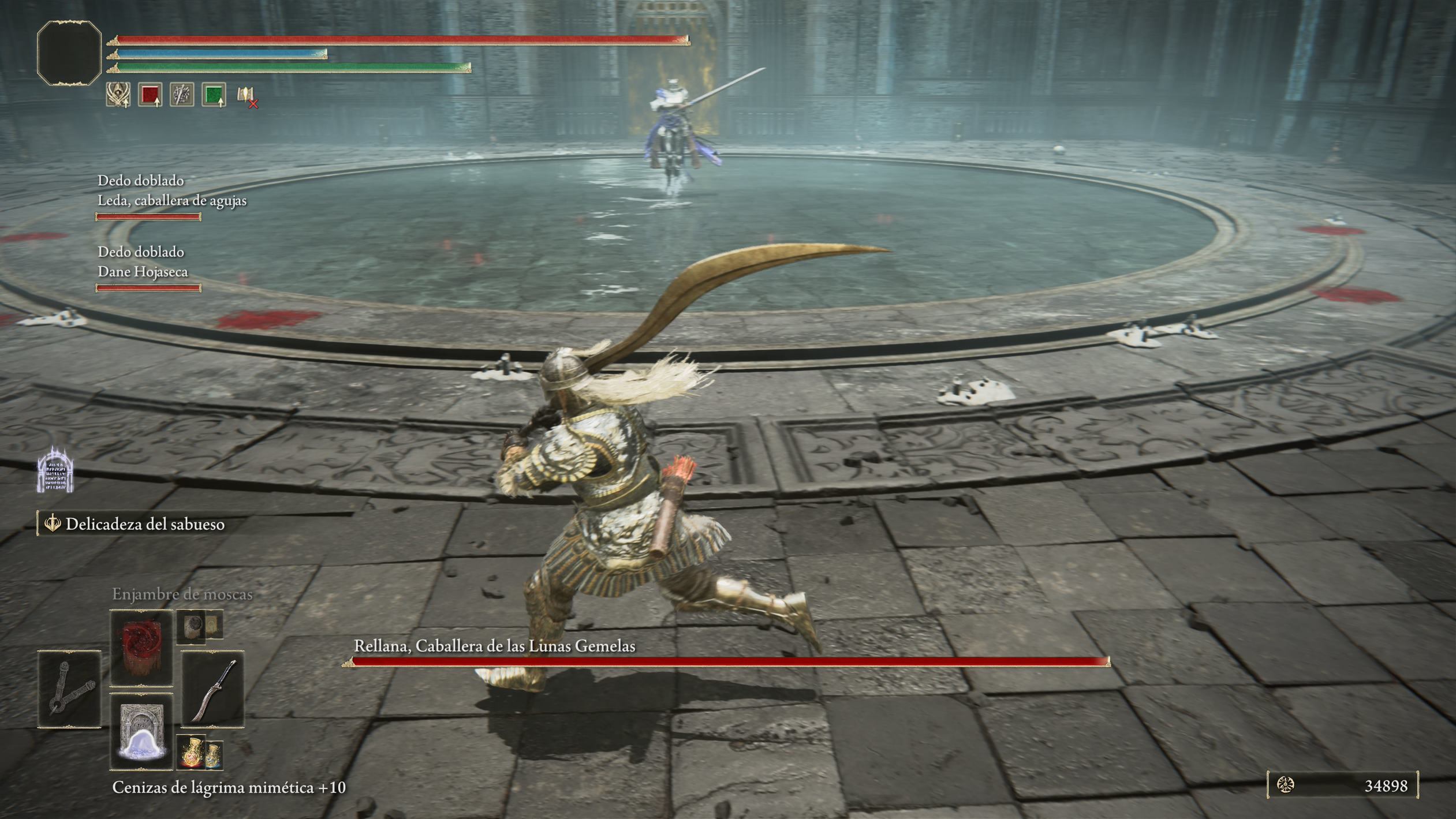Click the crossed-out map status icon

pos(247,96)
